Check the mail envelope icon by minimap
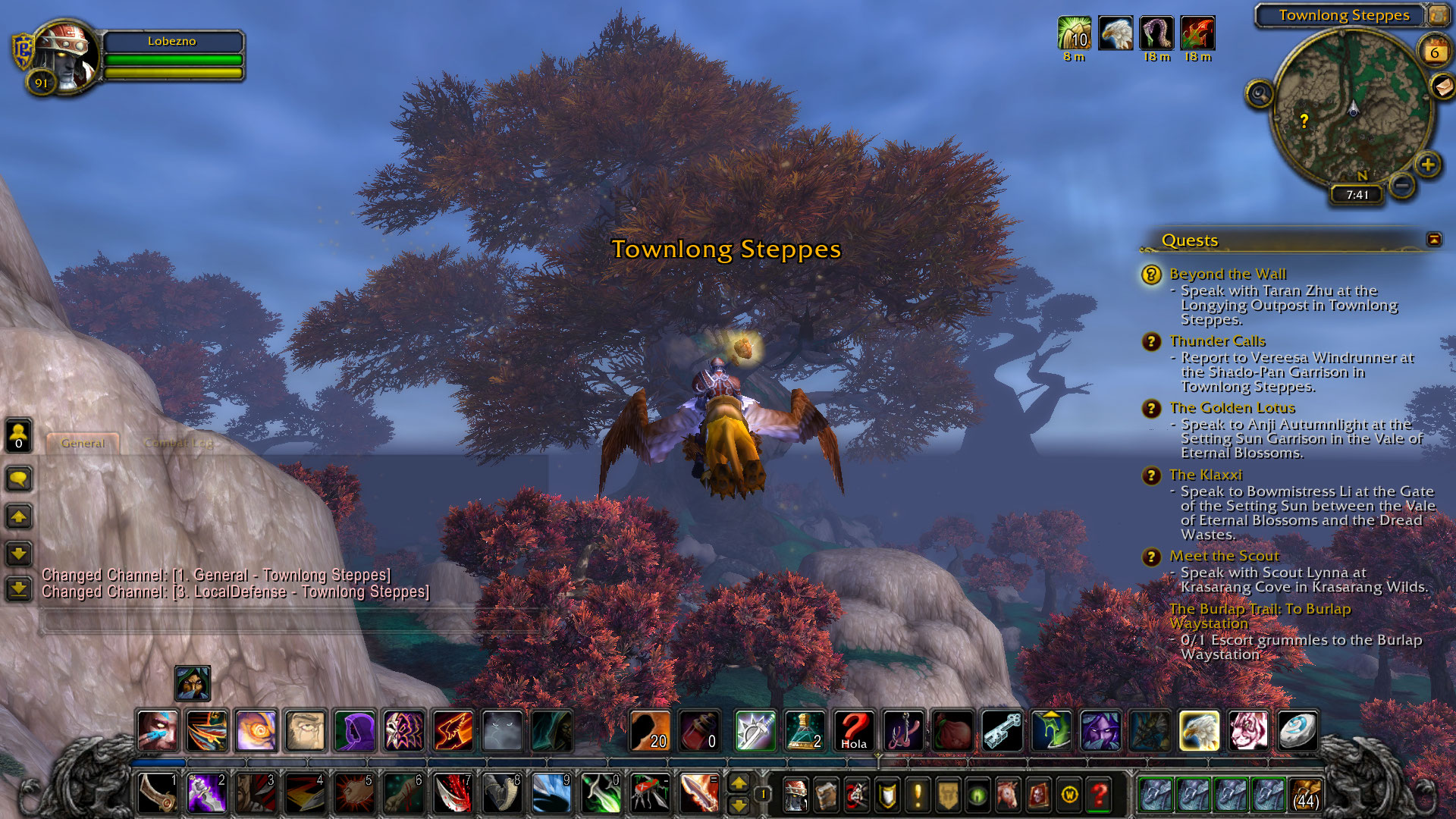This screenshot has width=1456, height=819. (x=1442, y=87)
